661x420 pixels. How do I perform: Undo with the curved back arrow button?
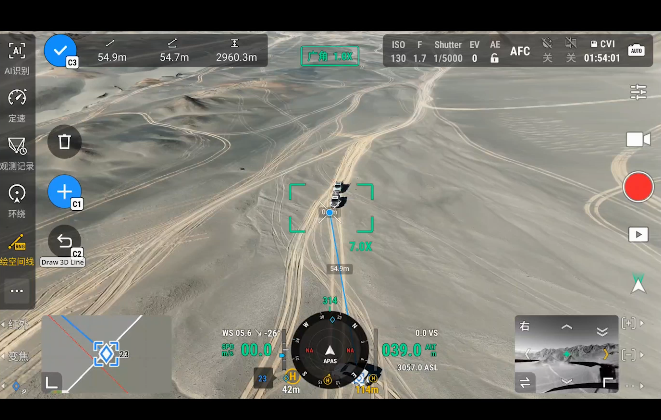coord(64,241)
